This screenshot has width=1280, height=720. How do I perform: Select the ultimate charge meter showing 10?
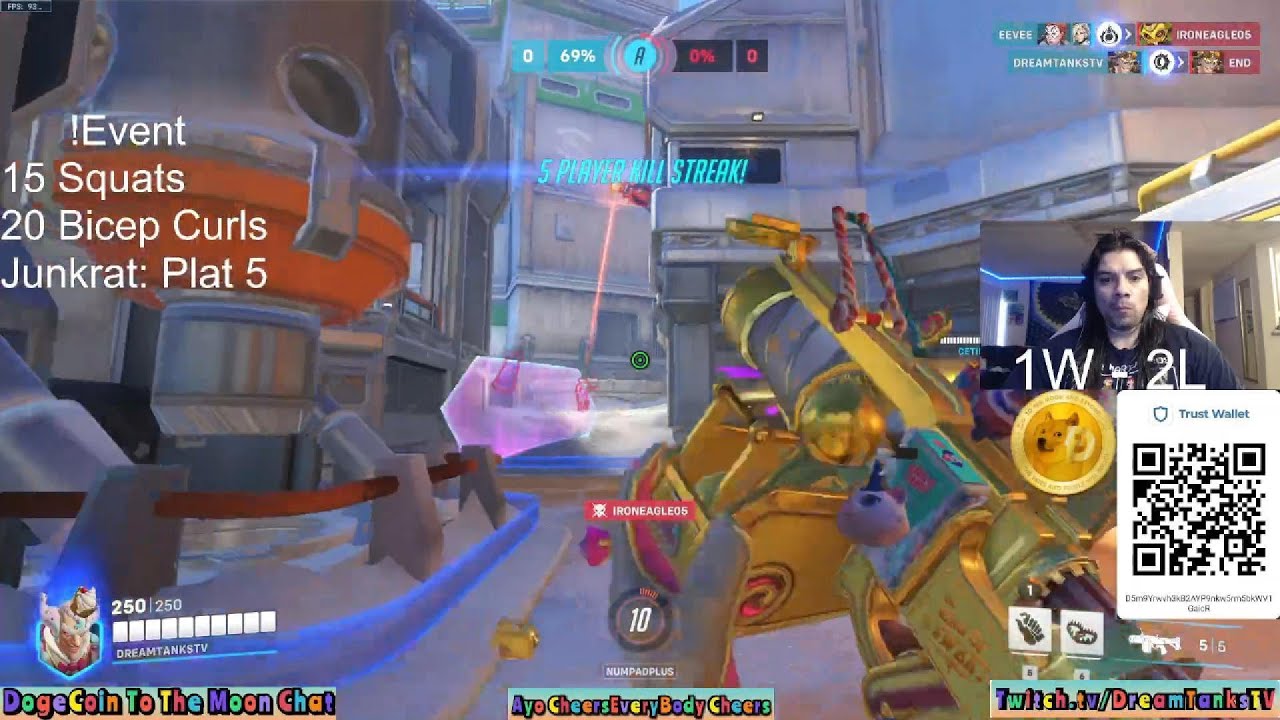640,620
